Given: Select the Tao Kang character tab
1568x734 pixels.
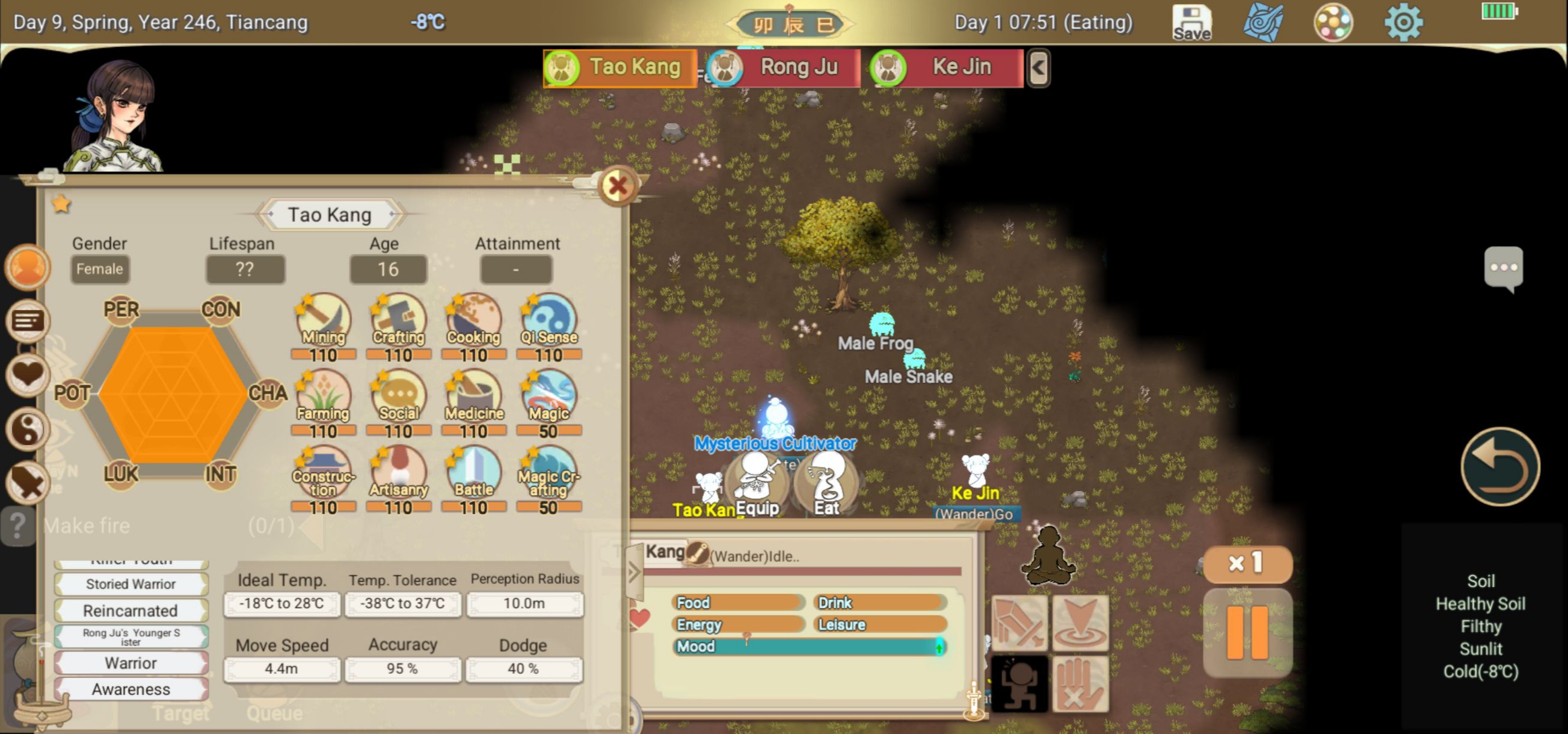Looking at the screenshot, I should click(x=620, y=67).
